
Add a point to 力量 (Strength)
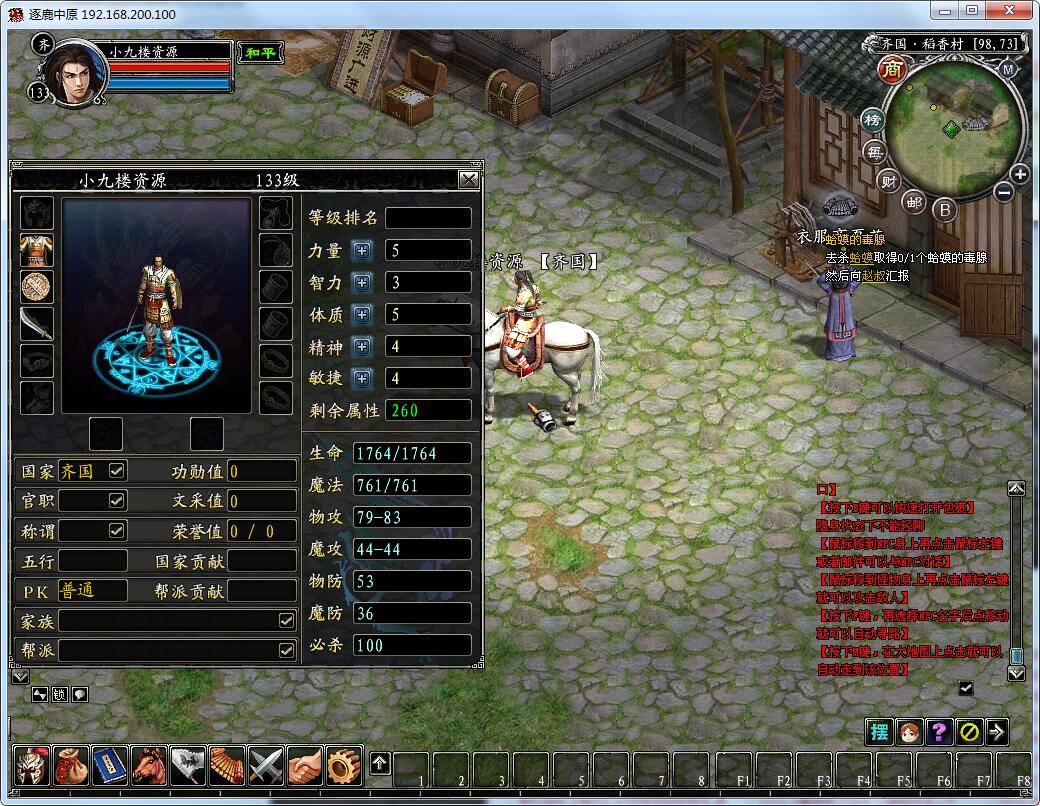click(x=362, y=251)
